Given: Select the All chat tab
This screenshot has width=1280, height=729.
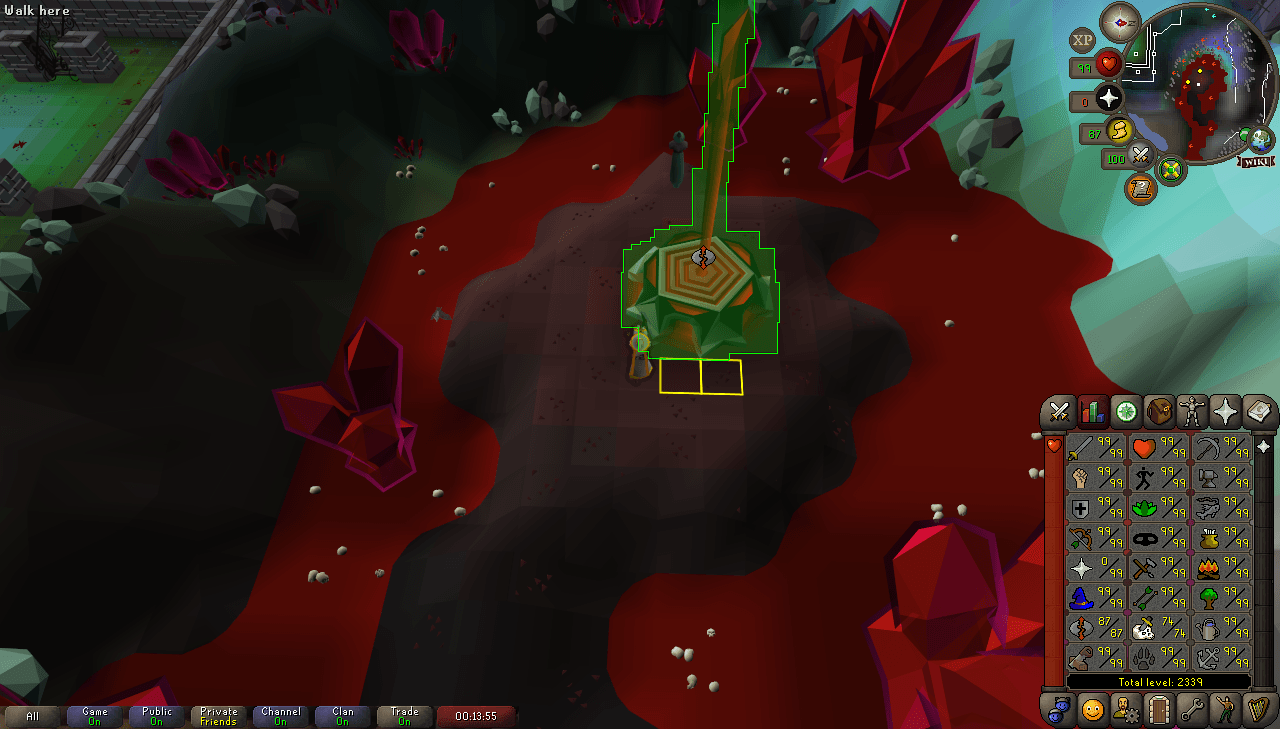Looking at the screenshot, I should 32,716.
